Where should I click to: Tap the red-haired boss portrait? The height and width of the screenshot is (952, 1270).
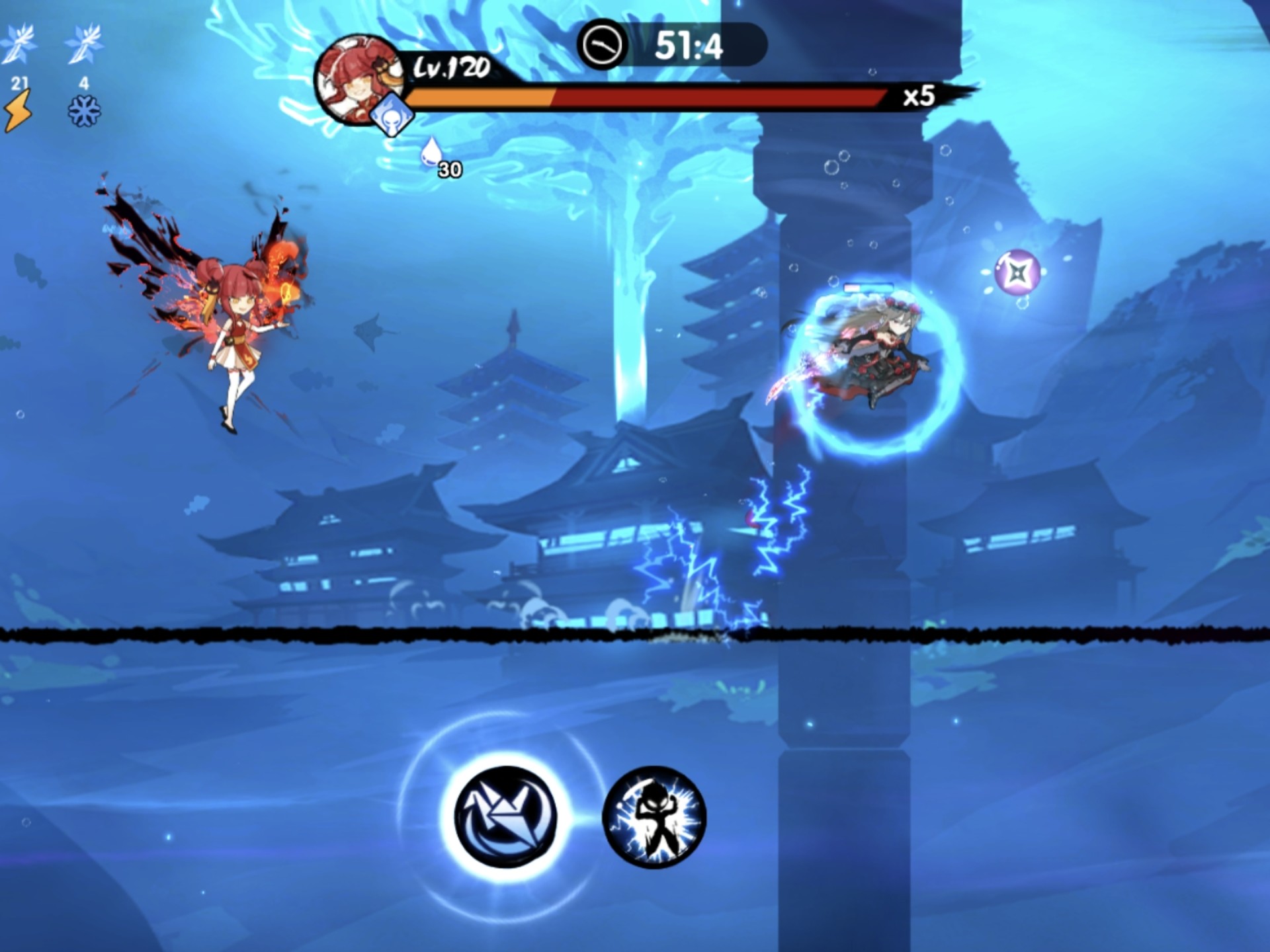pos(356,78)
